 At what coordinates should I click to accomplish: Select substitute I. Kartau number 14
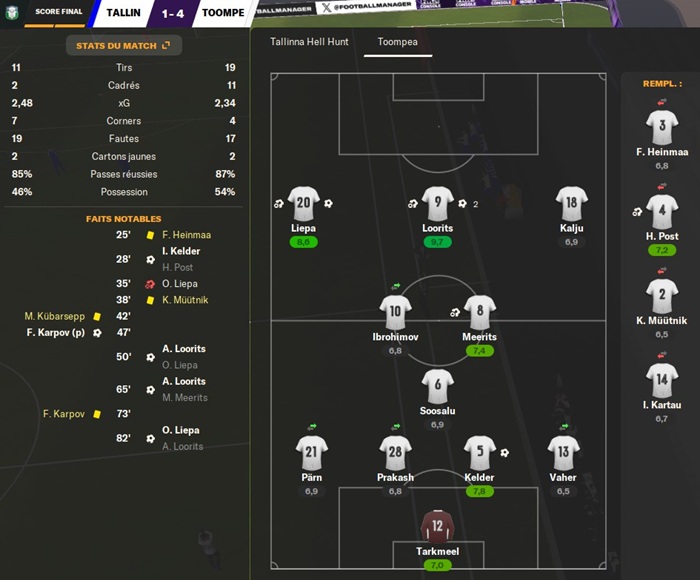click(x=661, y=381)
